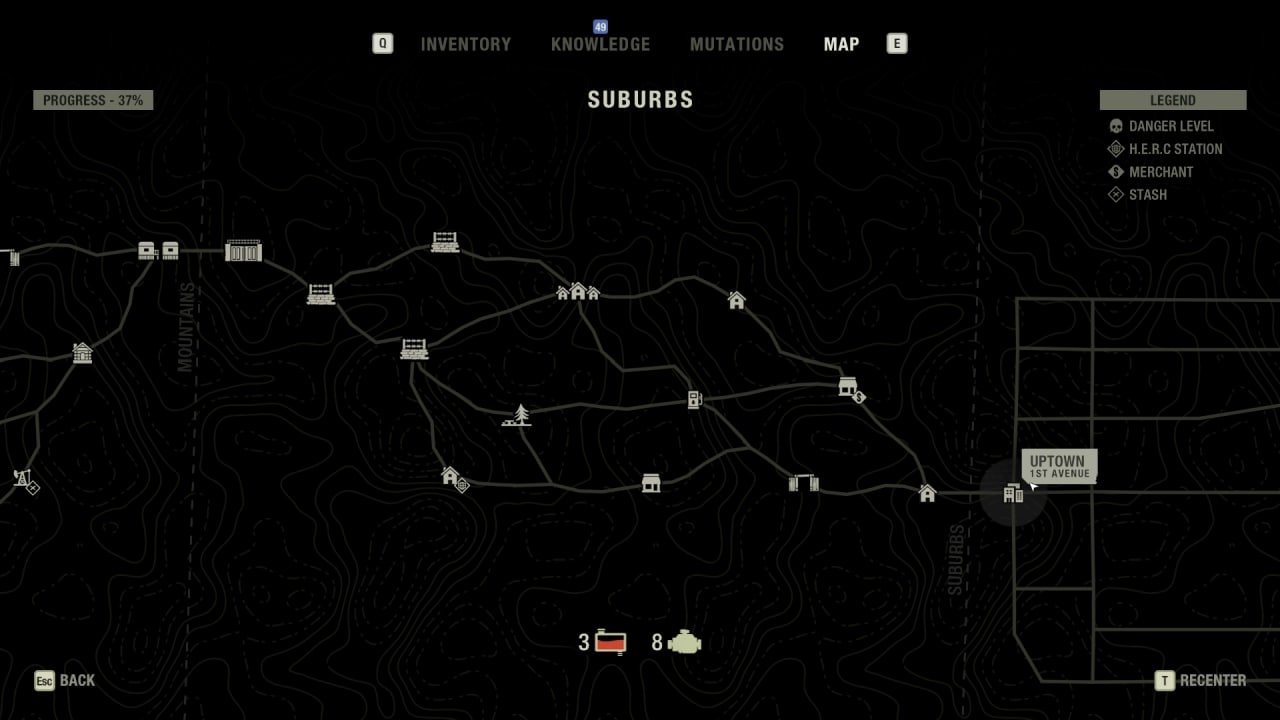
Task: Open the Knowledge tab
Action: pyautogui.click(x=600, y=44)
